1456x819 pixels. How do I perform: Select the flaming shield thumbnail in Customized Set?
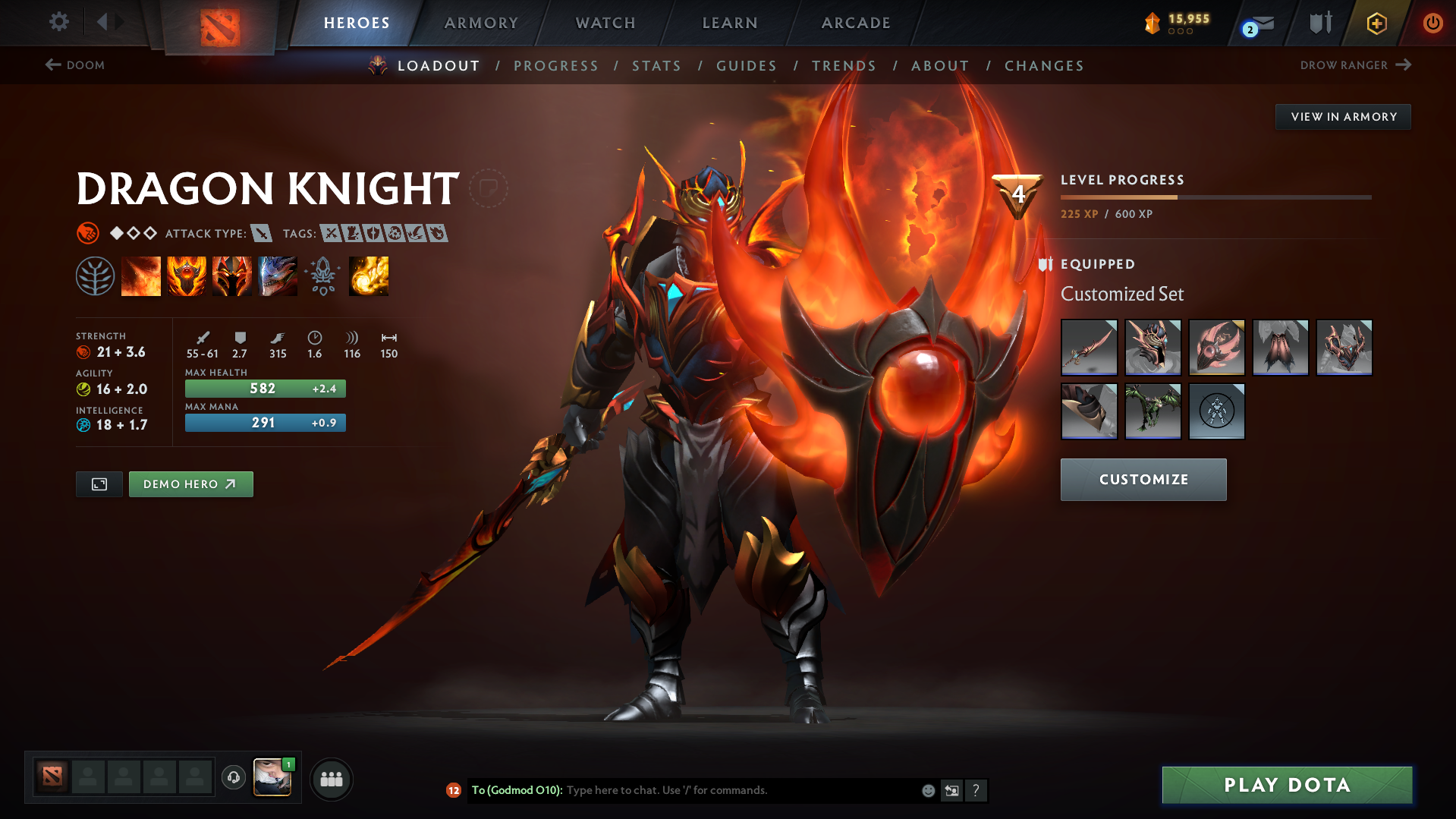coord(1216,348)
